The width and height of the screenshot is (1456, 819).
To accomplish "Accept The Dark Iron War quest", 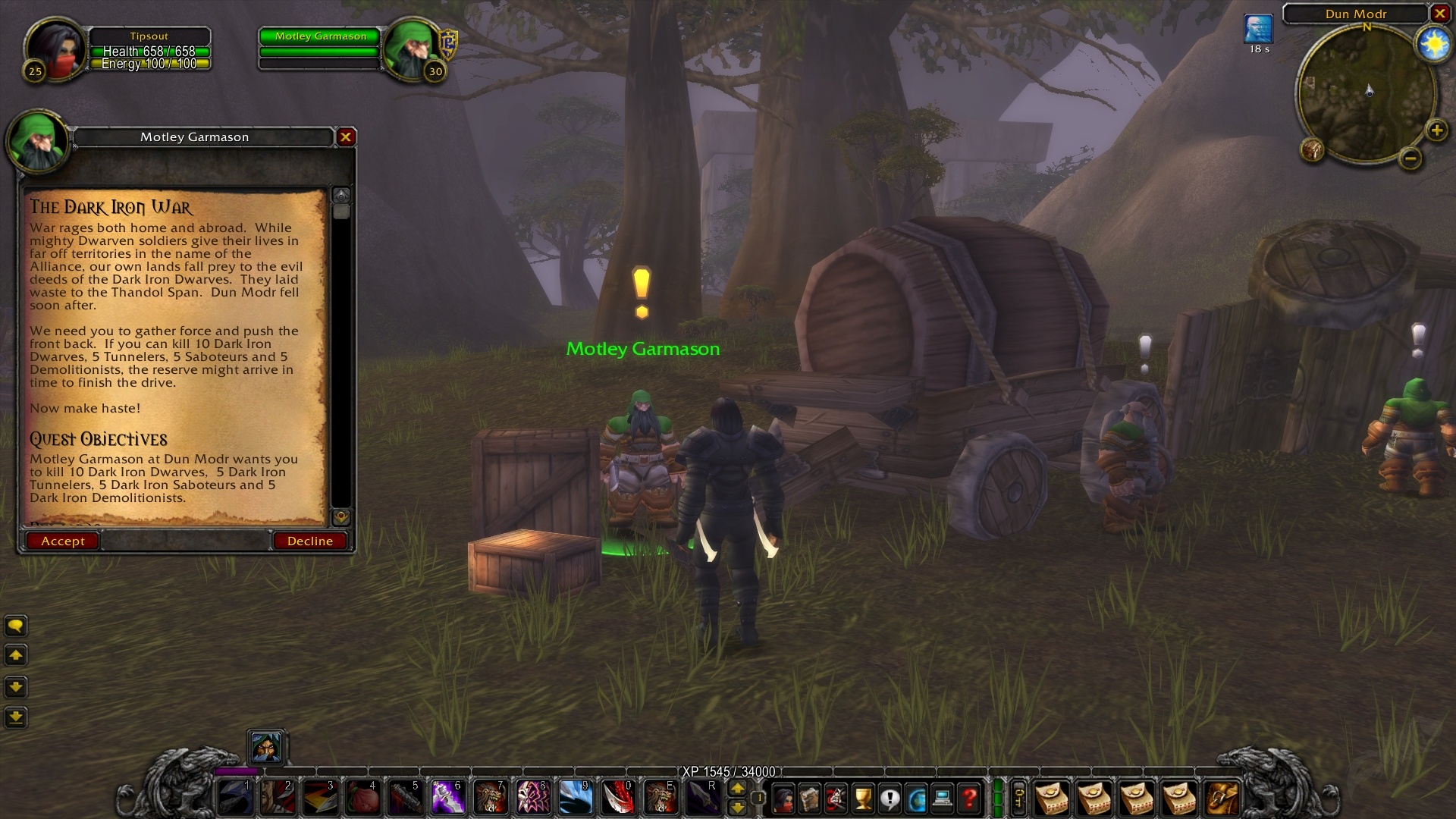I will click(x=62, y=541).
